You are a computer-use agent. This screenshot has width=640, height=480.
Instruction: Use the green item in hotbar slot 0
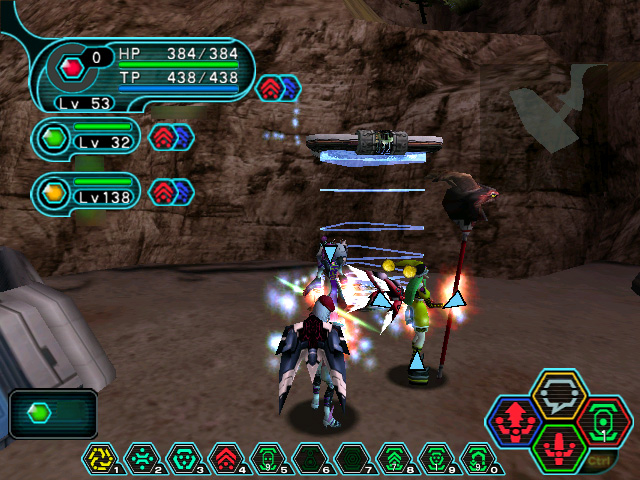[x=477, y=458]
